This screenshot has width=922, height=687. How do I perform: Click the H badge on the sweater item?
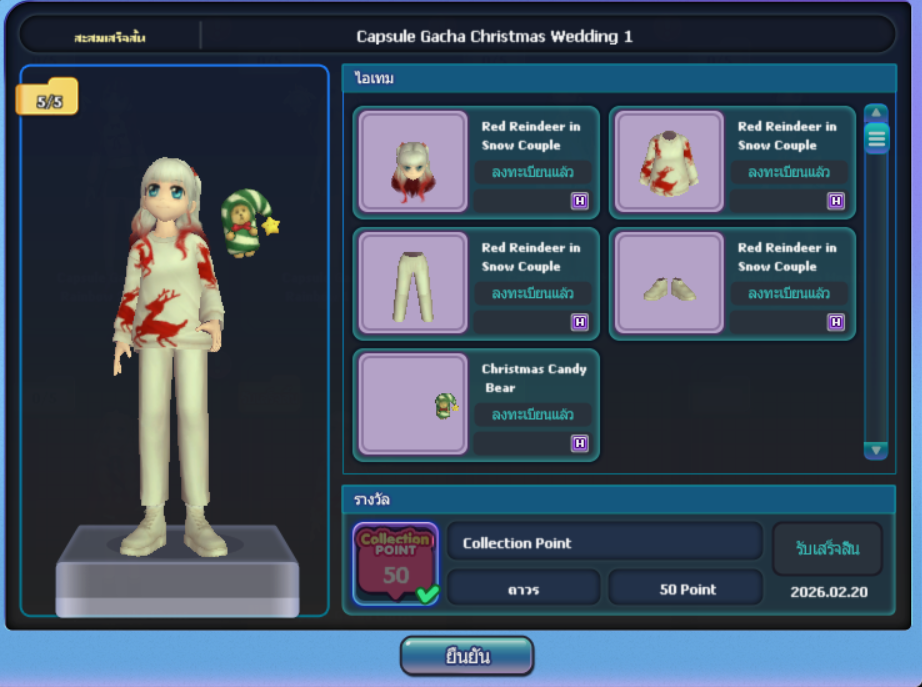click(836, 201)
